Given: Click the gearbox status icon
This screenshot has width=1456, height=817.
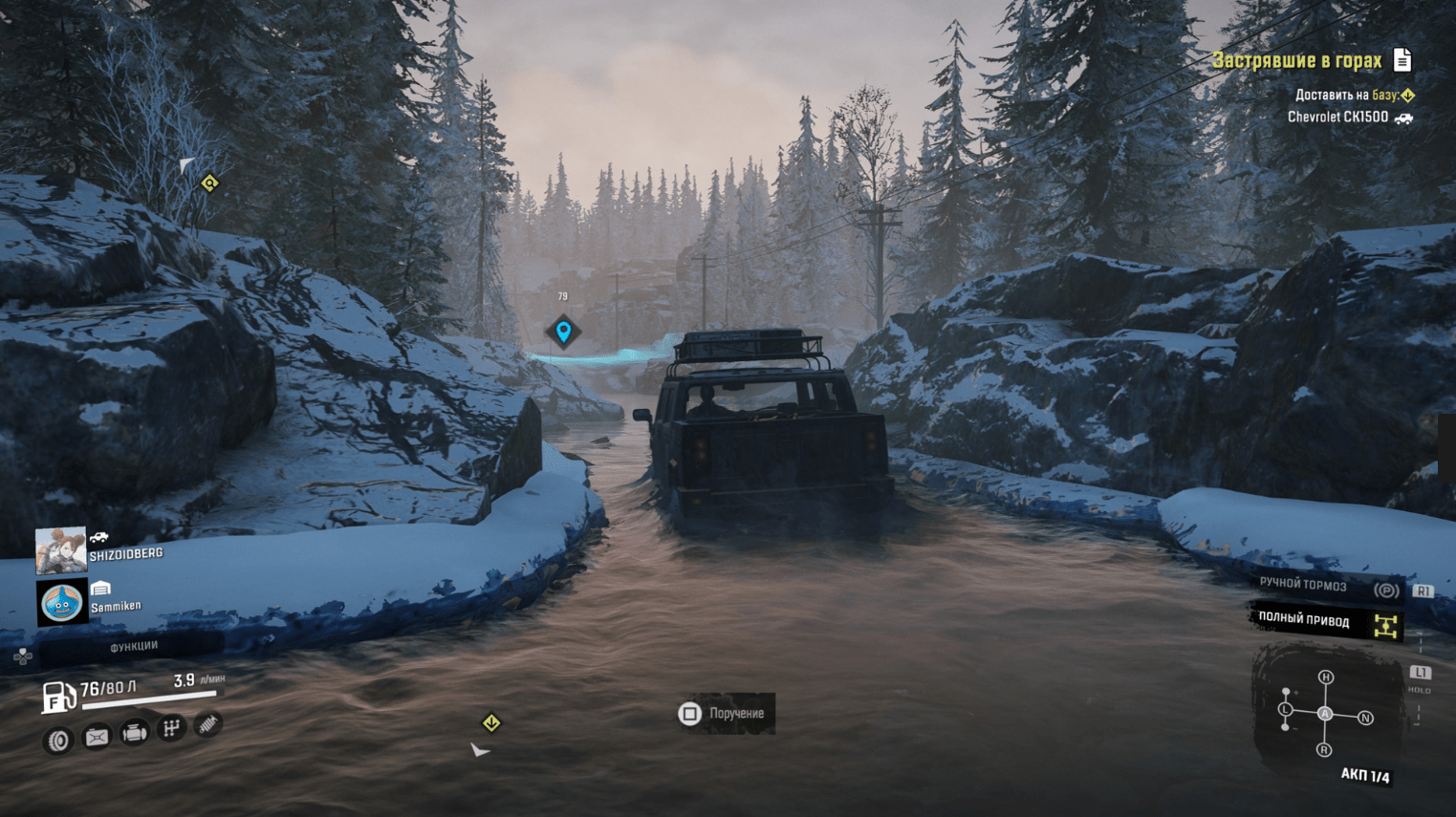Looking at the screenshot, I should [172, 729].
